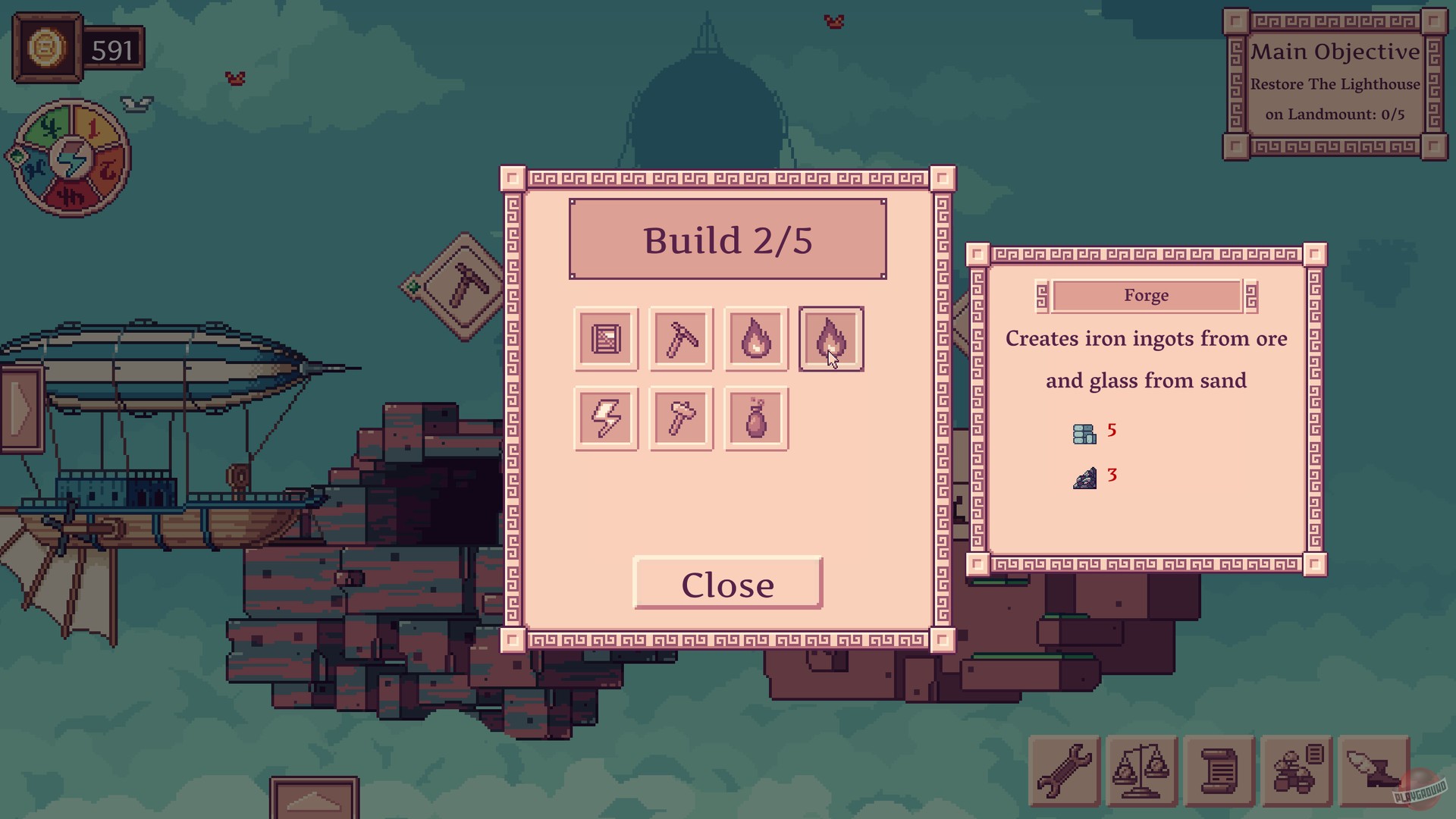1456x819 pixels.
Task: Select the pickaxe mine building icon
Action: coord(680,338)
